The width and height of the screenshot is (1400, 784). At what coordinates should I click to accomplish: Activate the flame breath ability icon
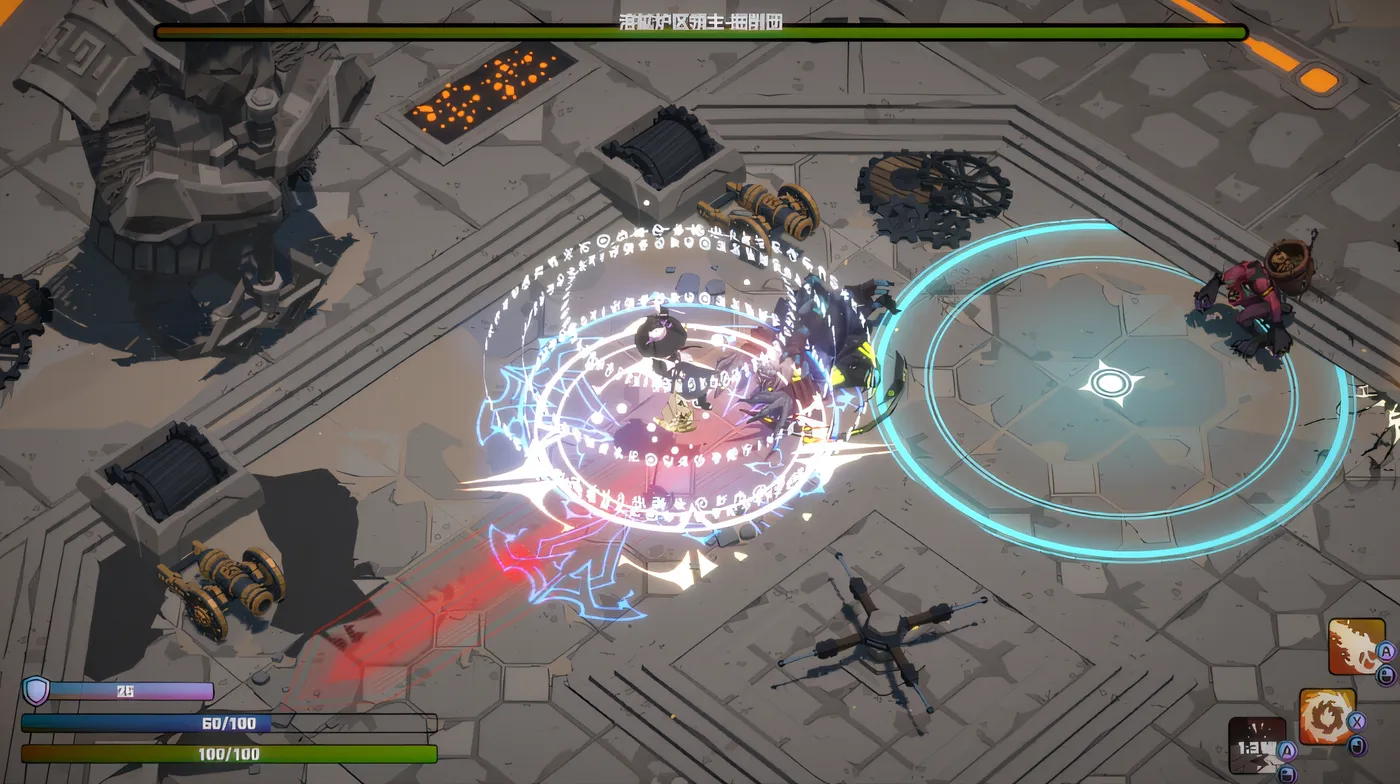(x=1355, y=647)
